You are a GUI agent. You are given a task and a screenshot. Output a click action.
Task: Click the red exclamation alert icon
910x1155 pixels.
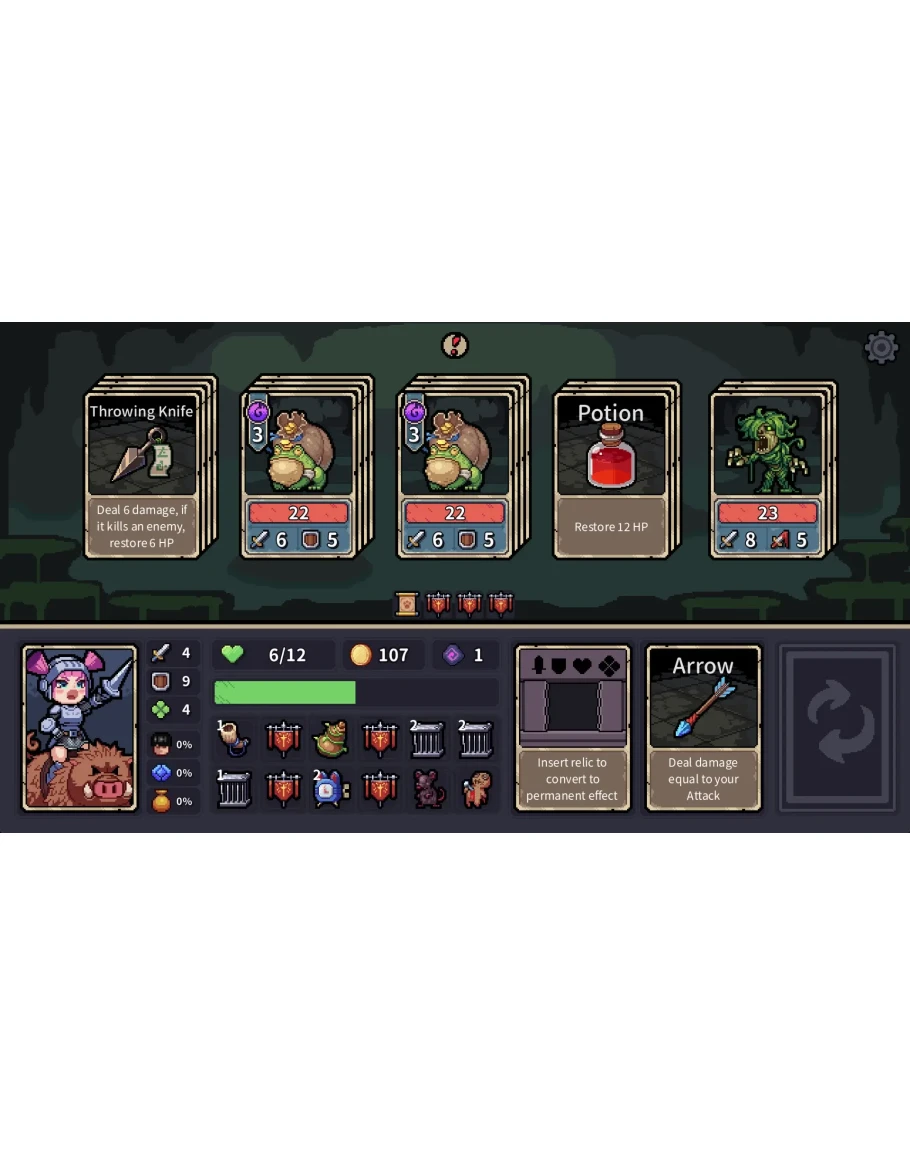(x=455, y=345)
